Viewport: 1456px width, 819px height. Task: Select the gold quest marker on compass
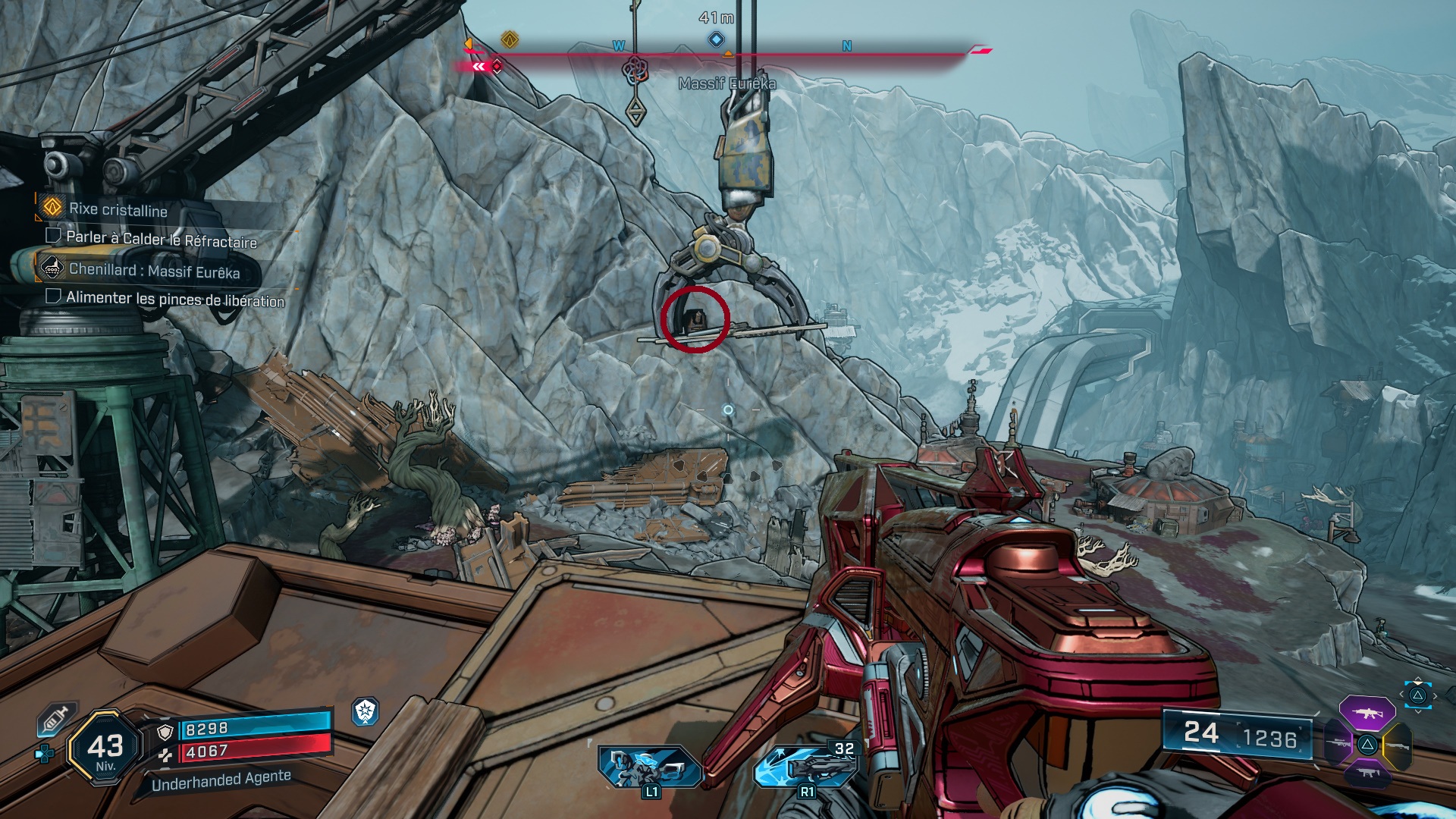click(510, 39)
